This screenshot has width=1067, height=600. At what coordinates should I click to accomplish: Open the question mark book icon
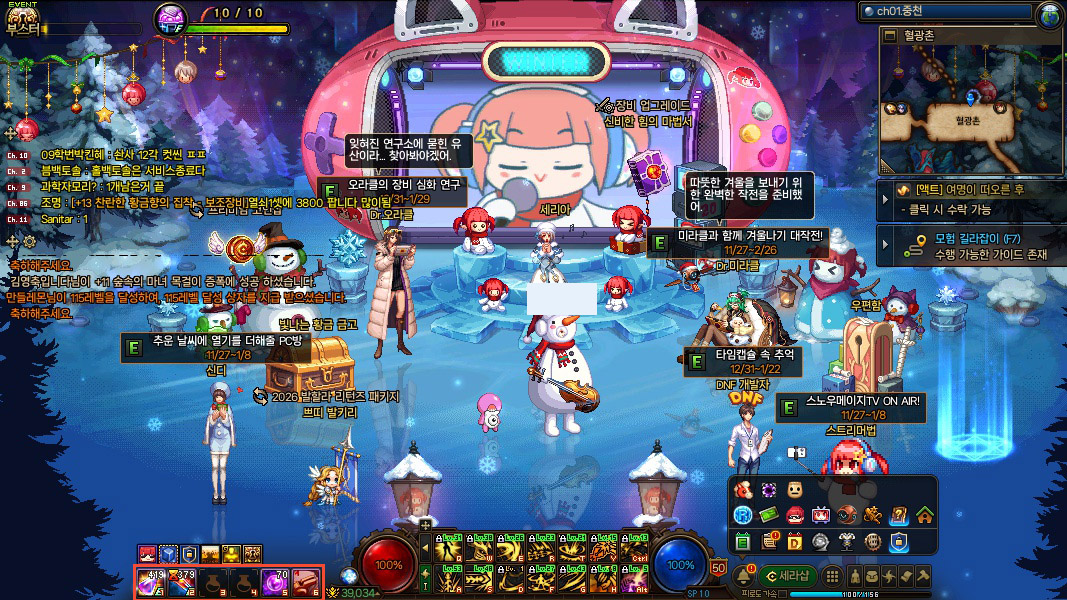(x=898, y=516)
